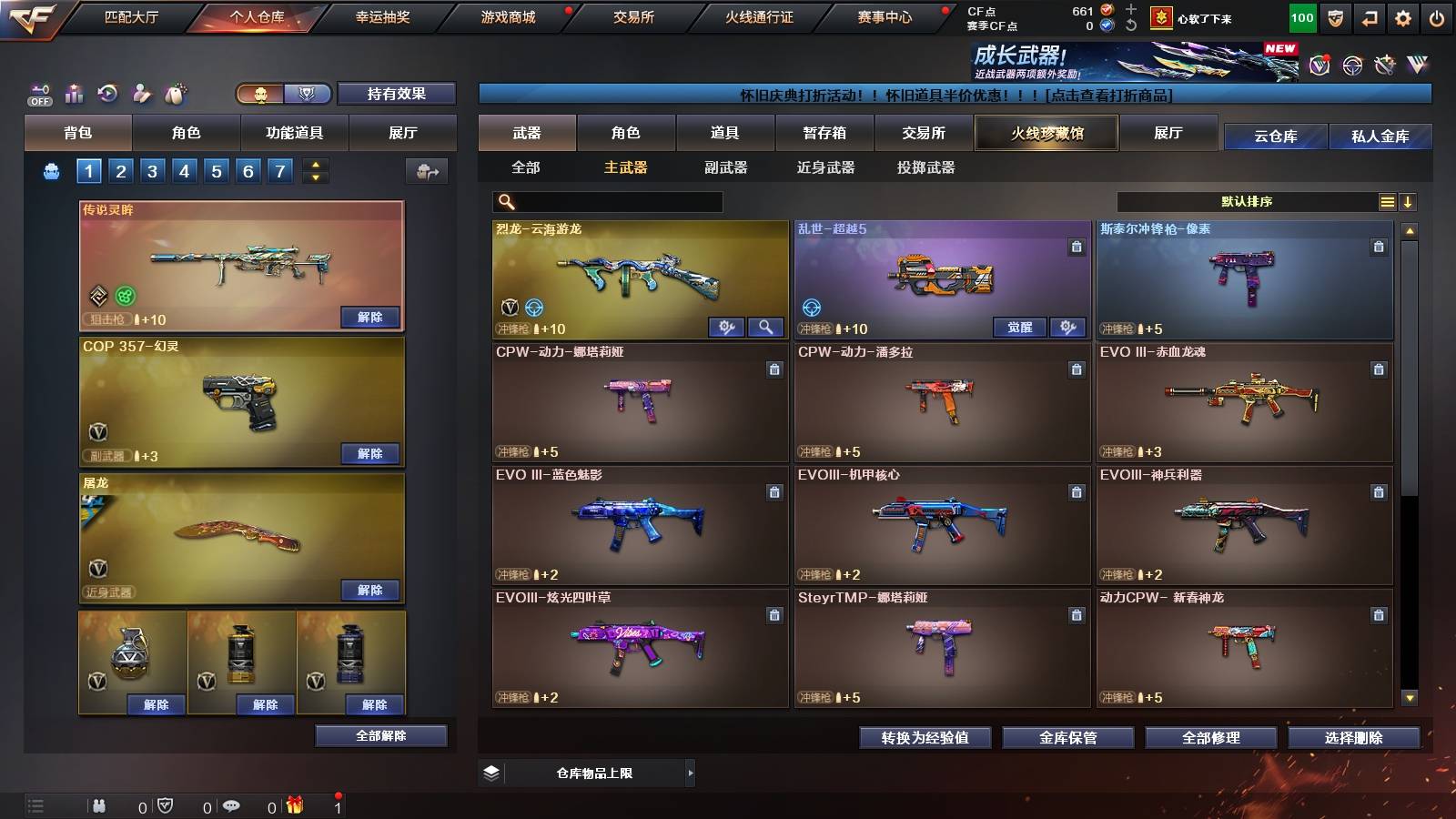Click the 转换为经验值 button
This screenshot has width=1456, height=819.
[924, 738]
